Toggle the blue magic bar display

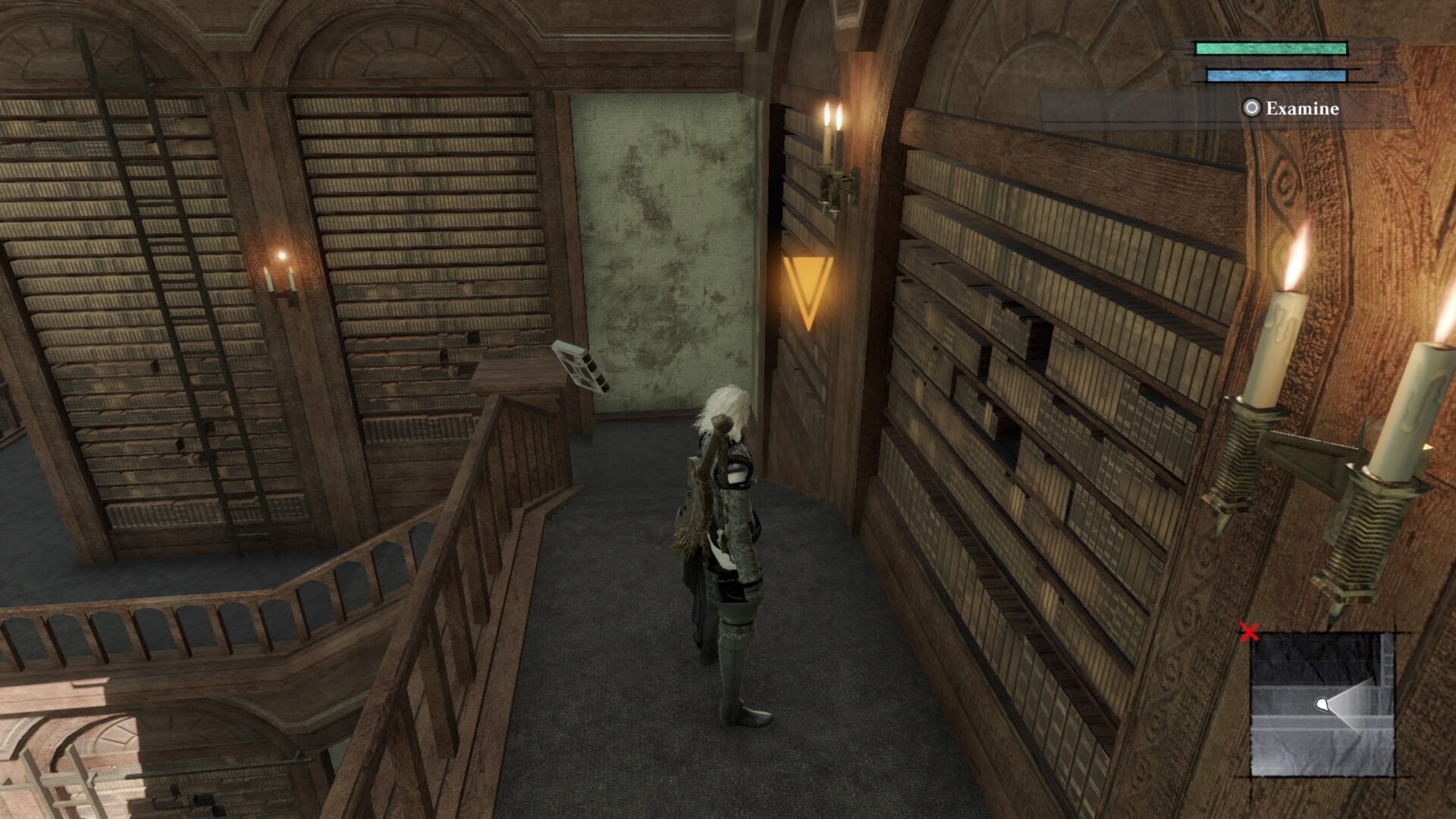pos(1277,76)
